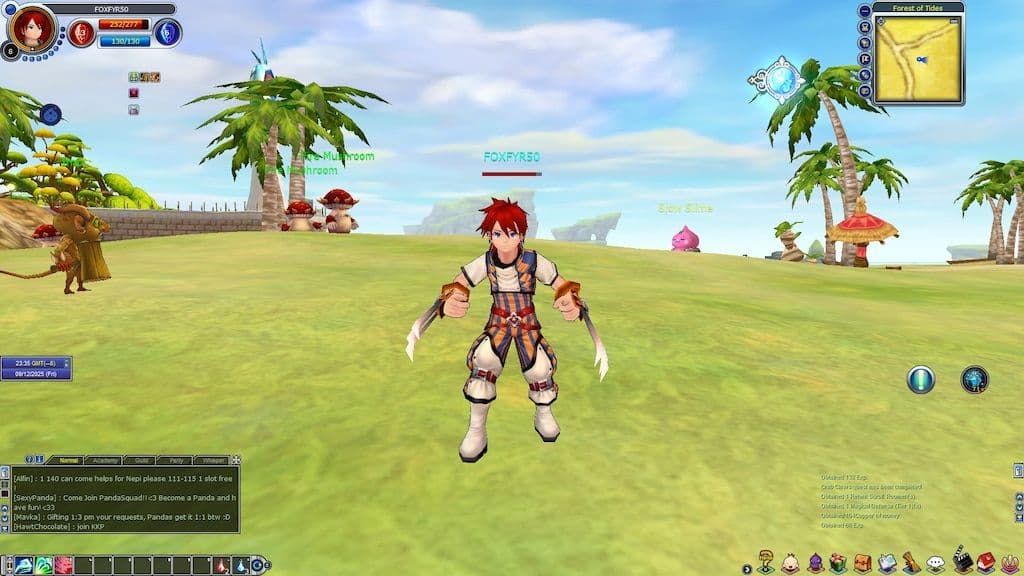Open the red house menu icon
Screen dimensions: 1024x576
click(x=986, y=564)
